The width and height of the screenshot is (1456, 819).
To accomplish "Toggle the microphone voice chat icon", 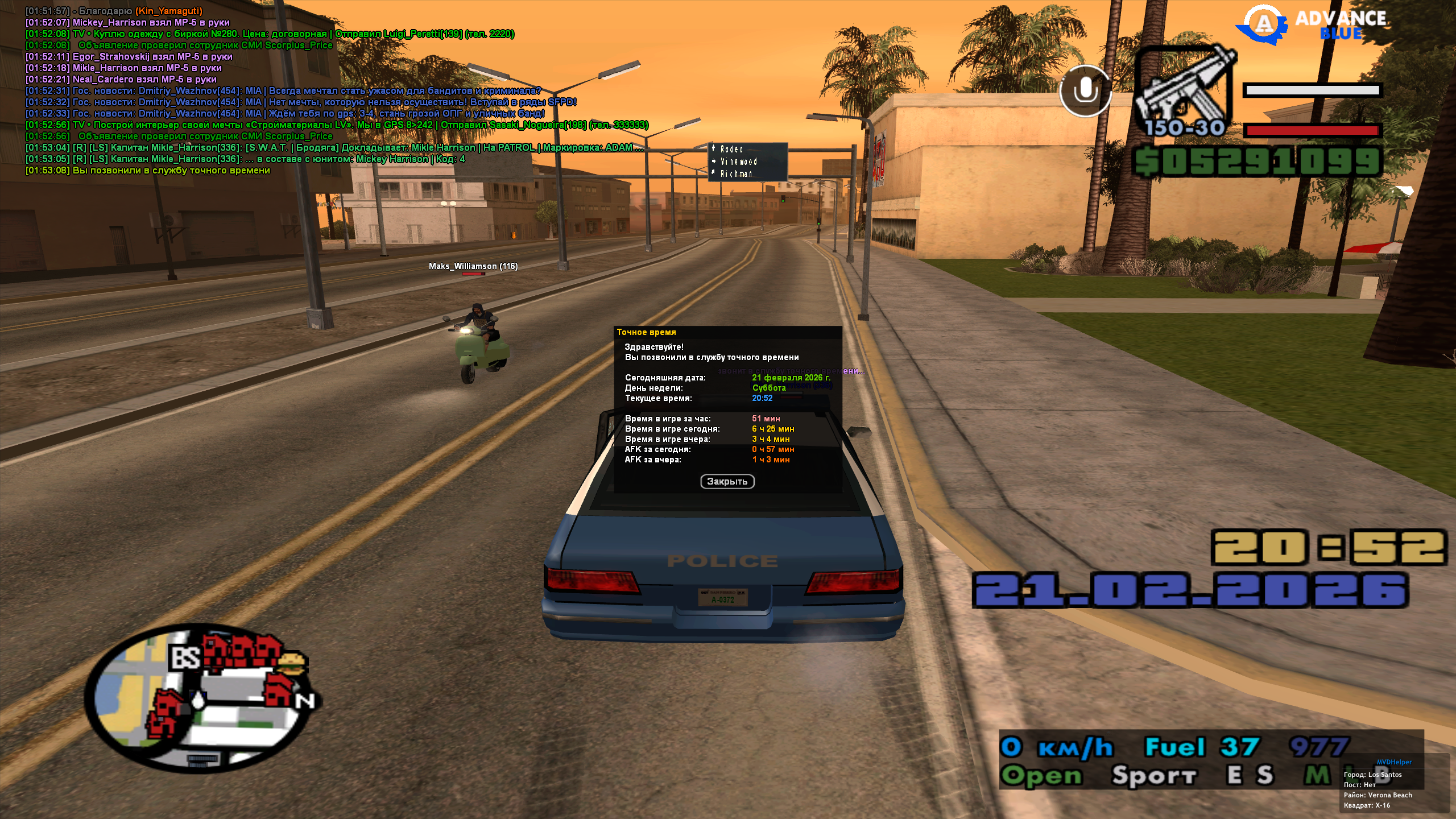I will pos(1085,91).
